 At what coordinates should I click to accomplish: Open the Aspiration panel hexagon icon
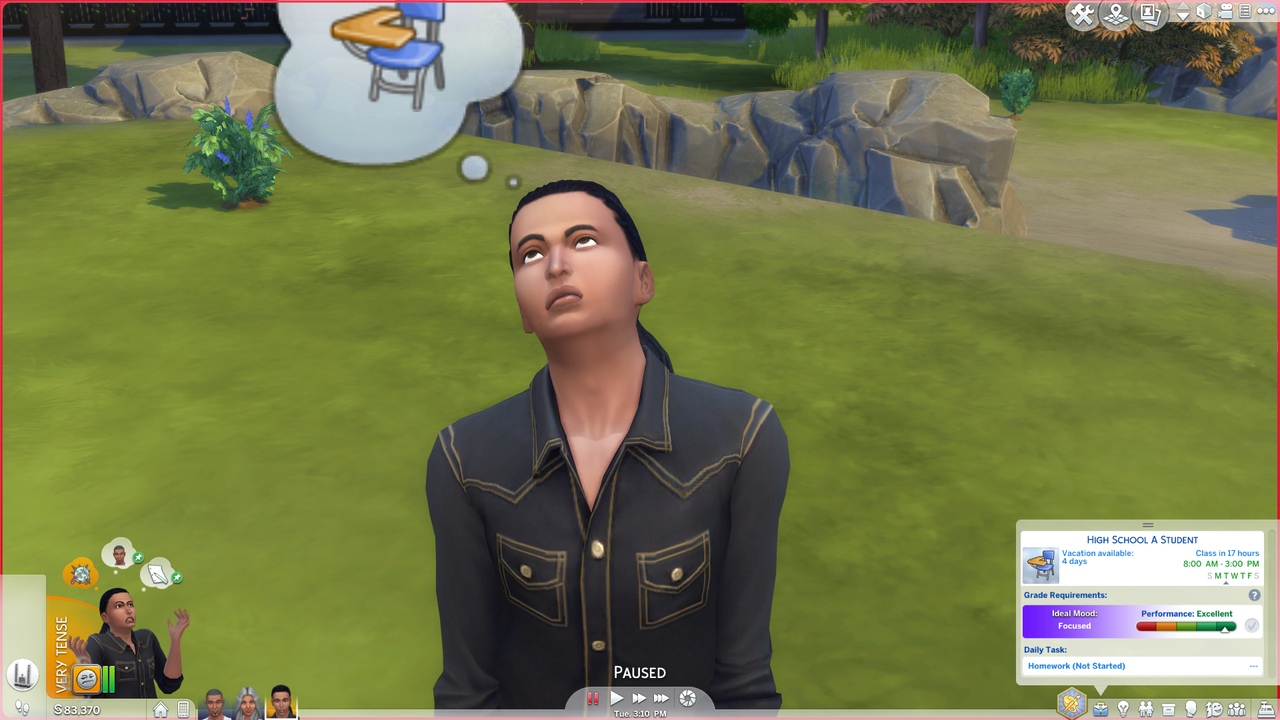1071,704
